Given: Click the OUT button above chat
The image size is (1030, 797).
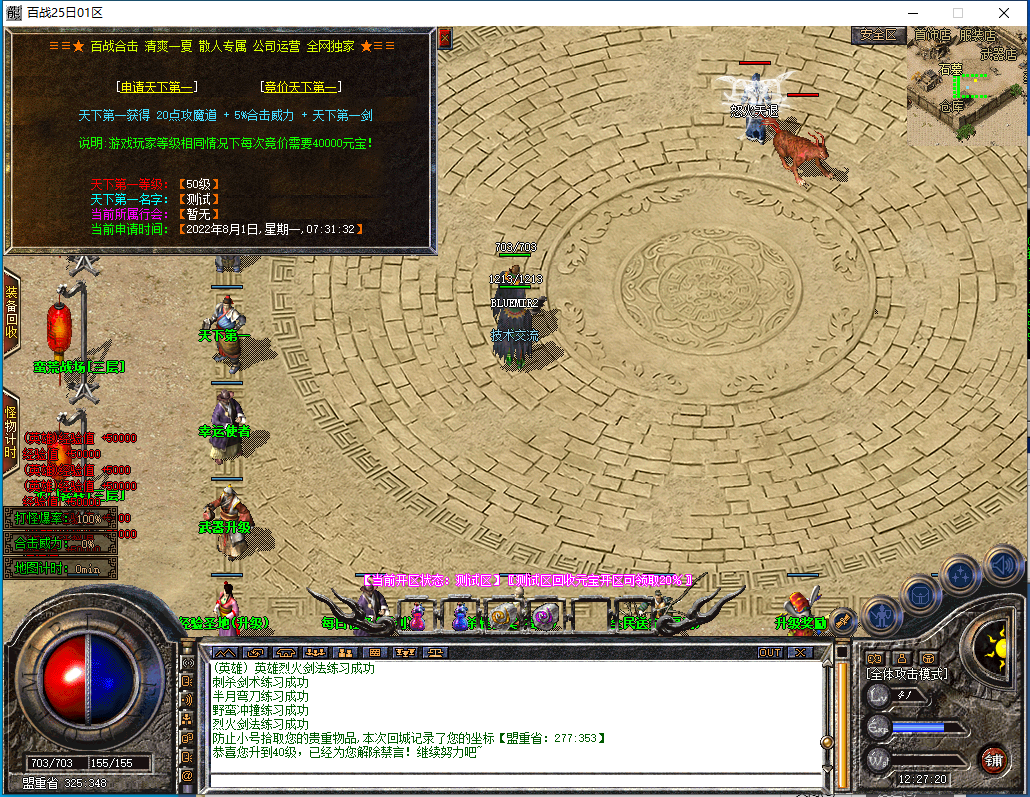Looking at the screenshot, I should [770, 652].
